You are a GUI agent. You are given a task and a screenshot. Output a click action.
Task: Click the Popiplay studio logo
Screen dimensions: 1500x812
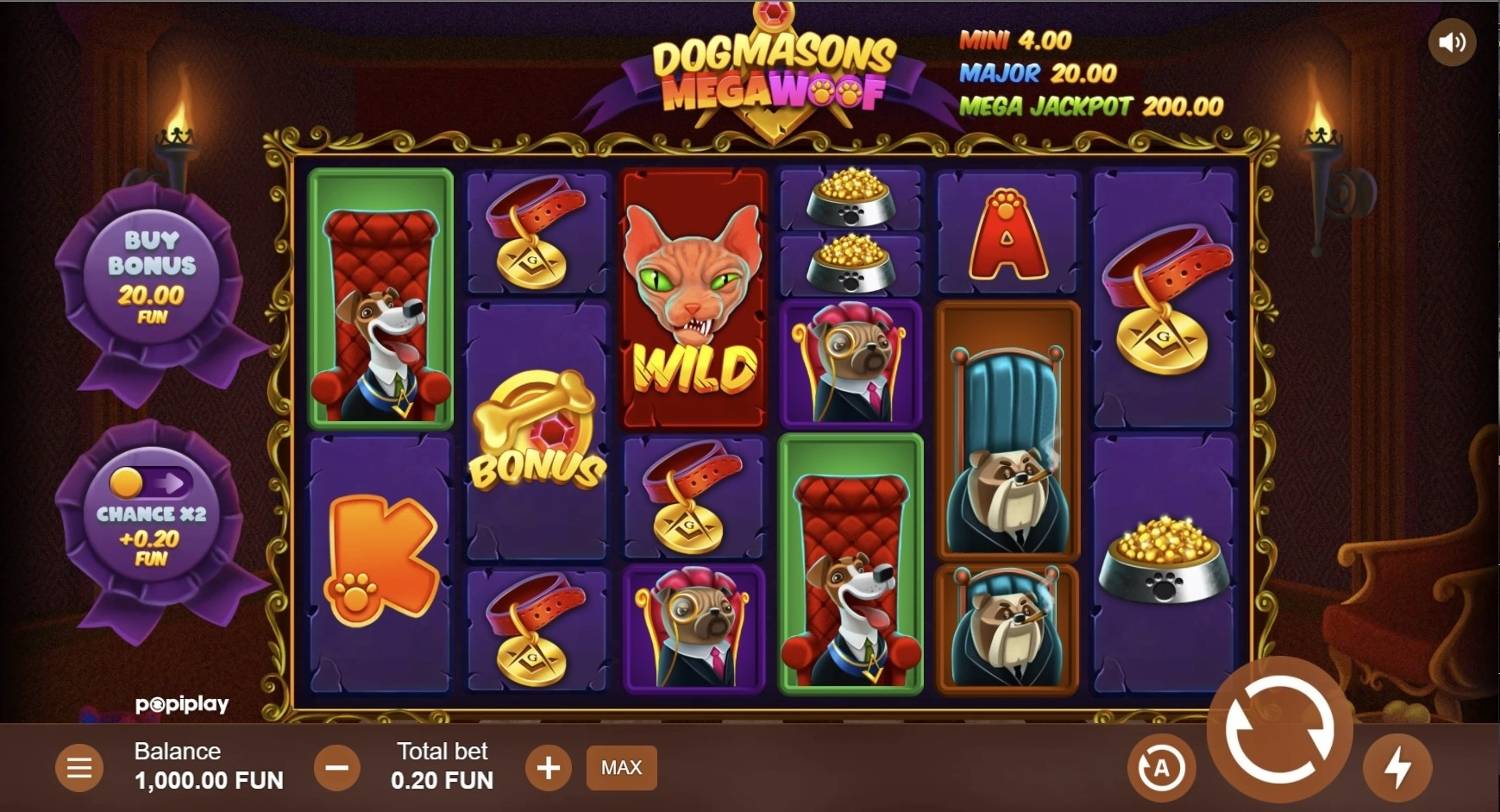(183, 704)
